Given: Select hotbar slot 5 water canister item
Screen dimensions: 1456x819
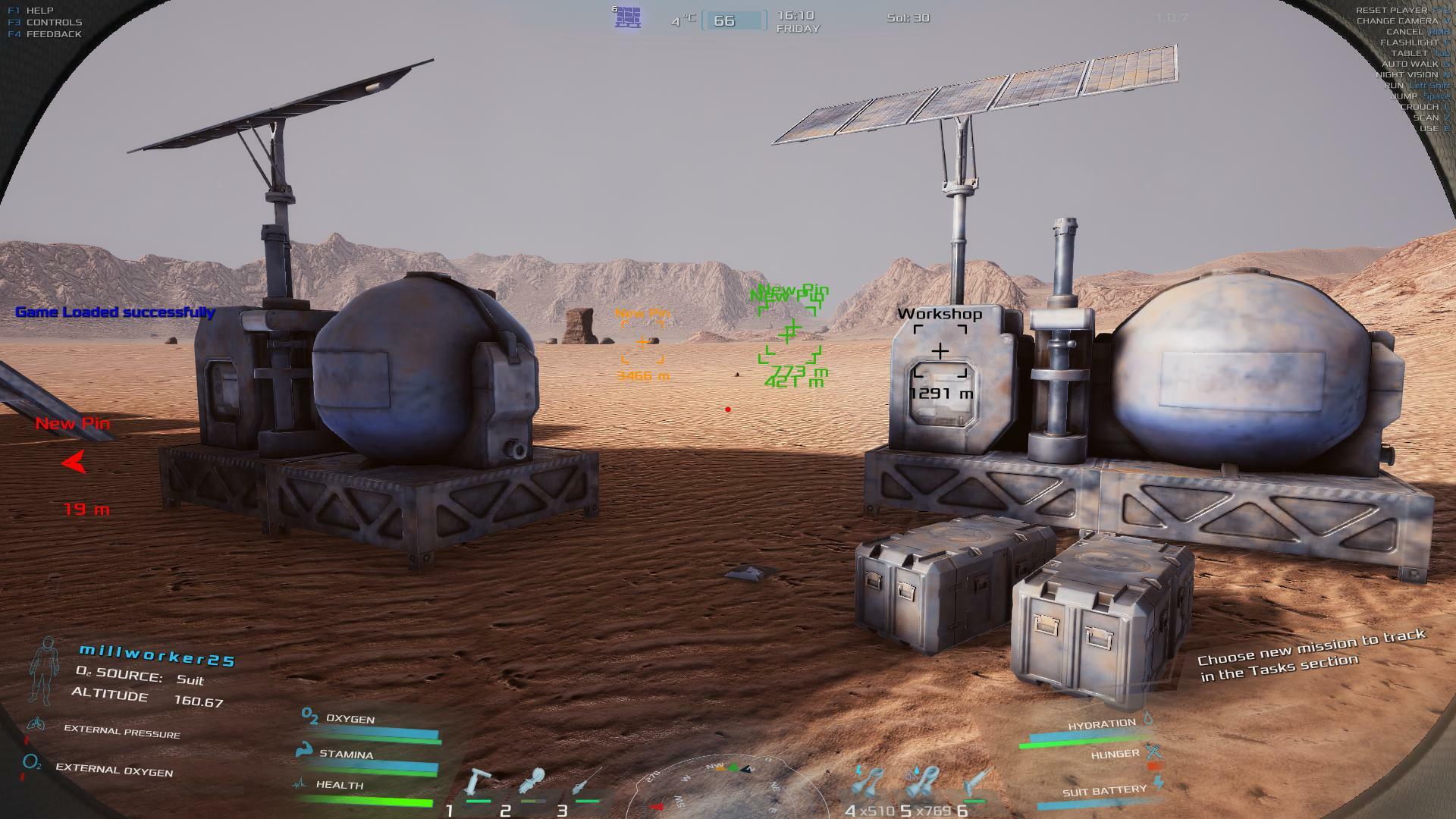Looking at the screenshot, I should [923, 783].
